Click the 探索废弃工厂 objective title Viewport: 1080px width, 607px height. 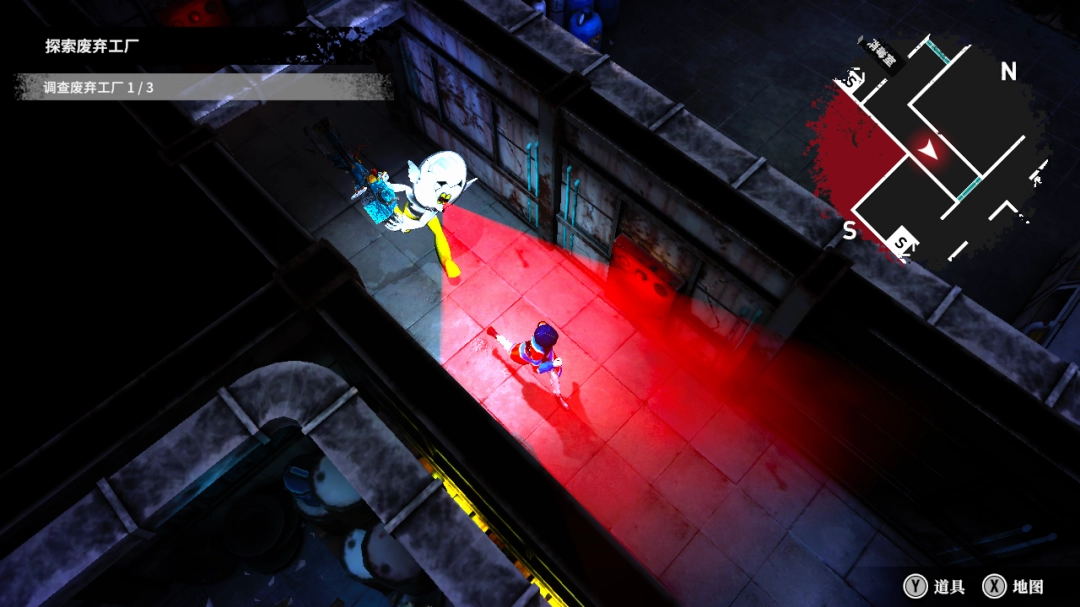[x=92, y=46]
